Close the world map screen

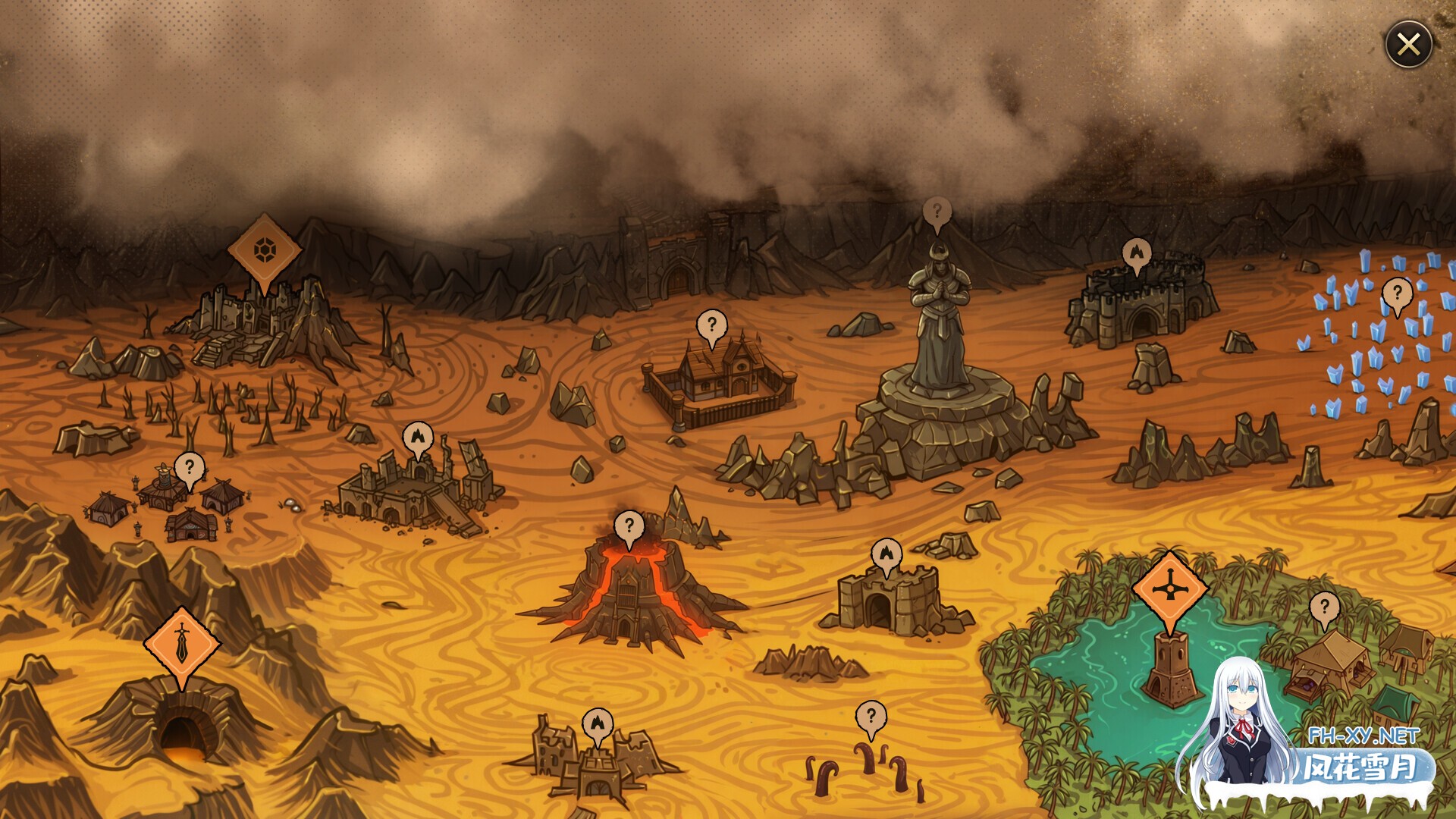click(x=1408, y=45)
